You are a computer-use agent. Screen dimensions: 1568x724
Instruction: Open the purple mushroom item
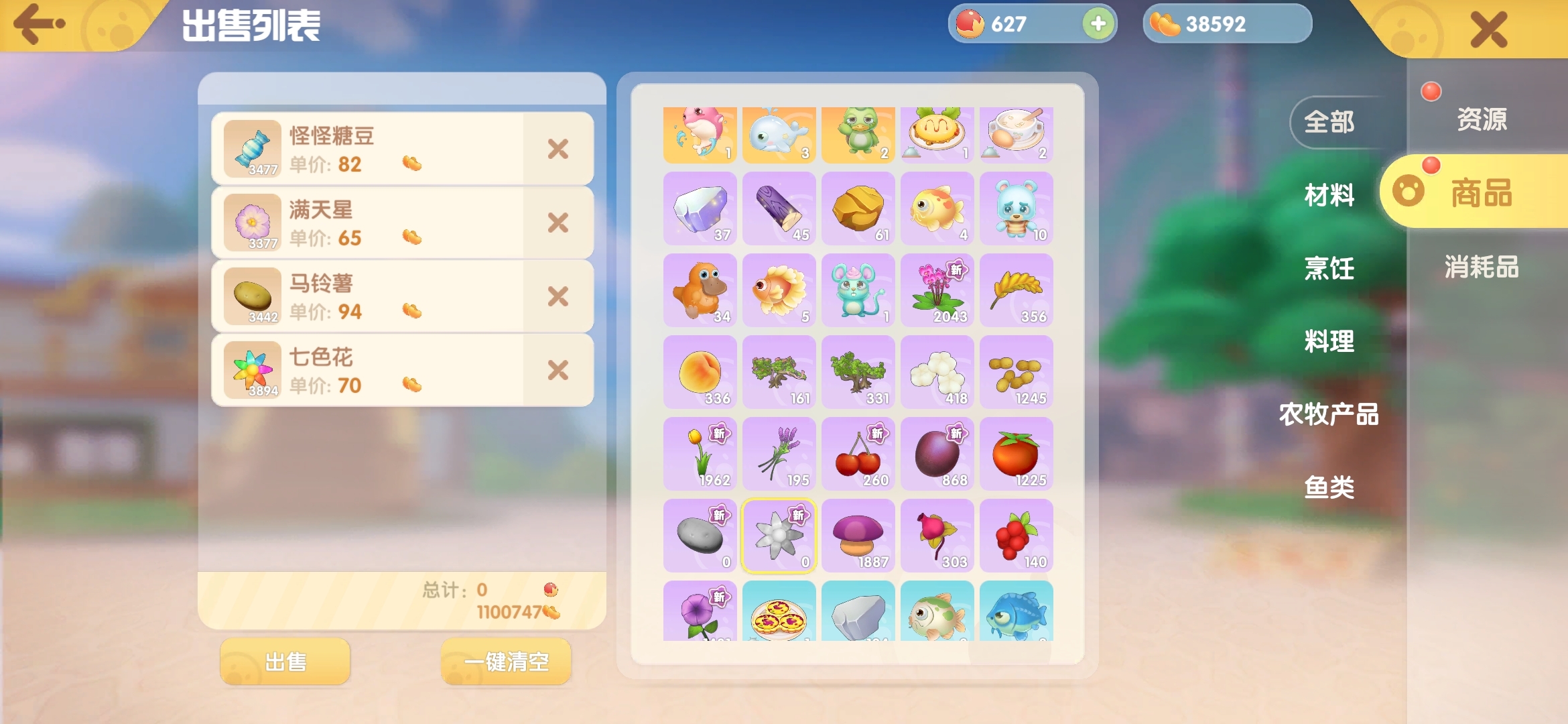pos(858,536)
